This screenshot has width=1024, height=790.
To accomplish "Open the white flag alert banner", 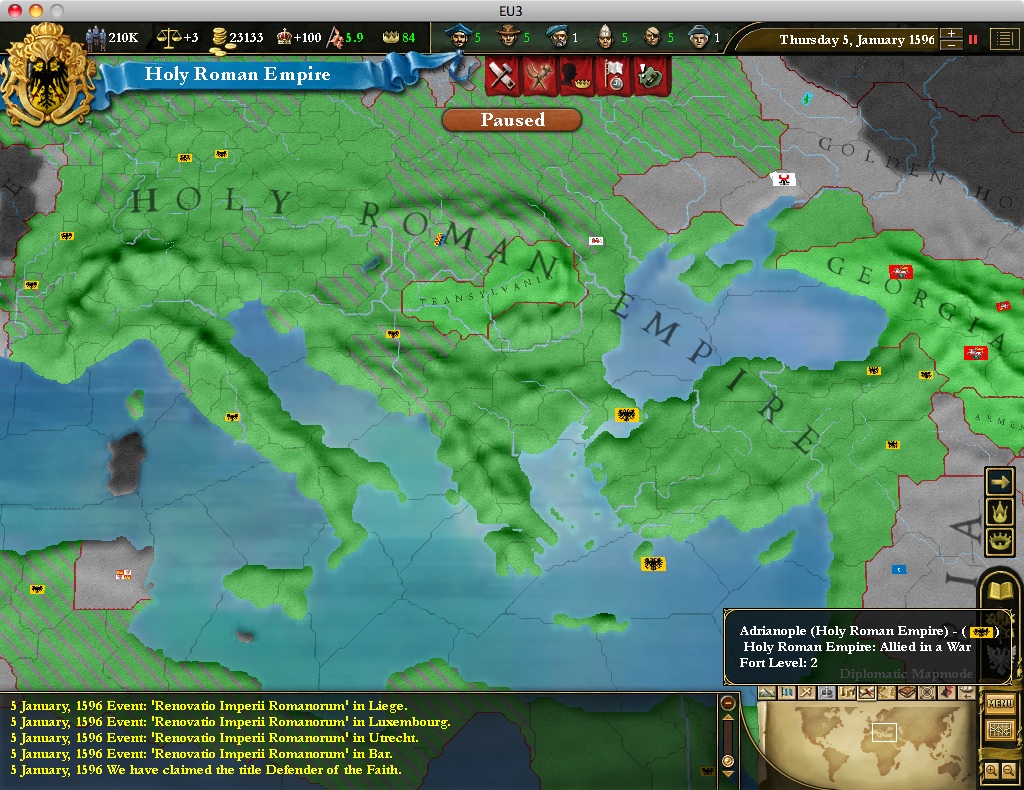I will coord(613,77).
